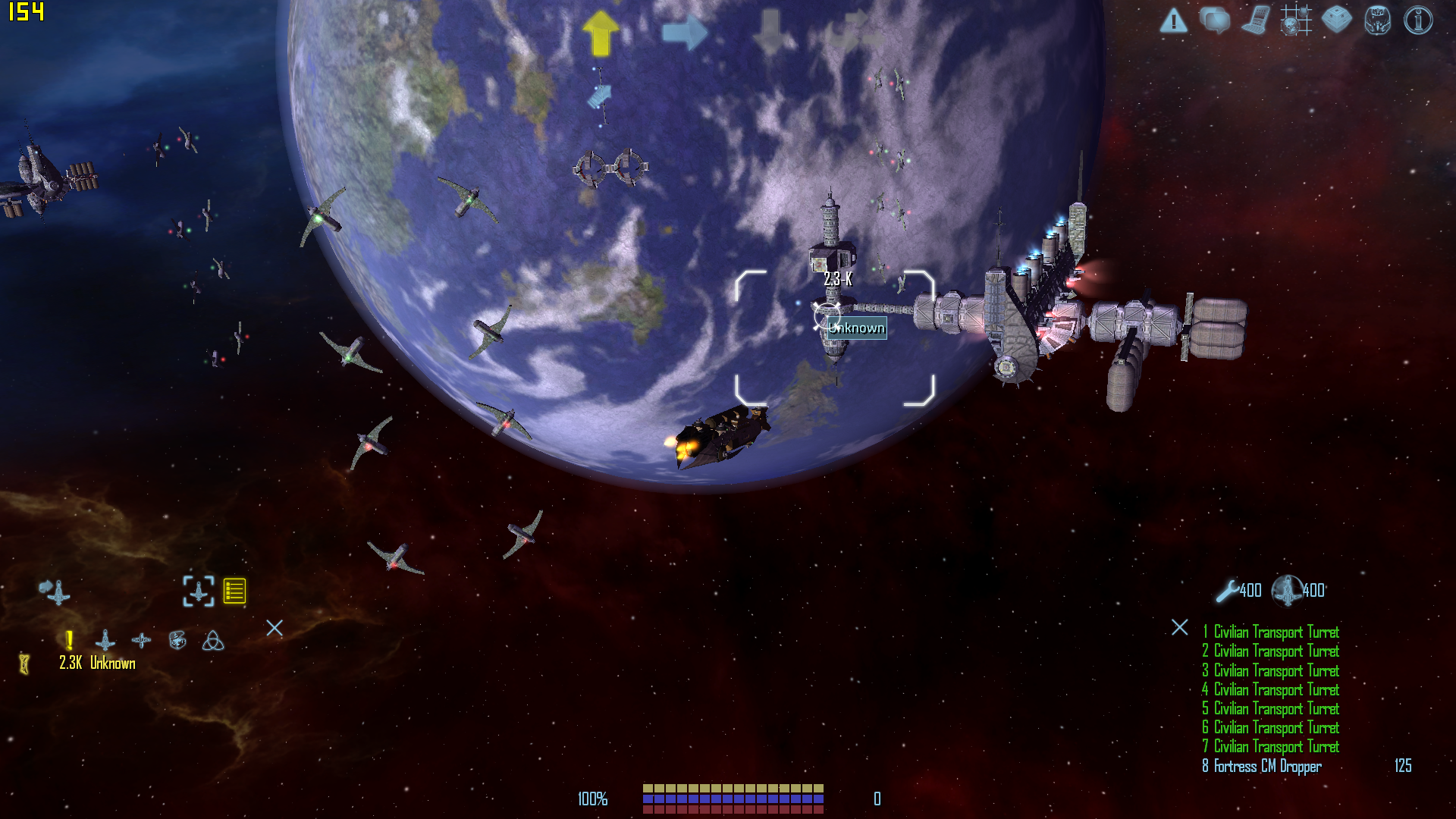Open the warning triangle alerts icon

click(x=1173, y=20)
